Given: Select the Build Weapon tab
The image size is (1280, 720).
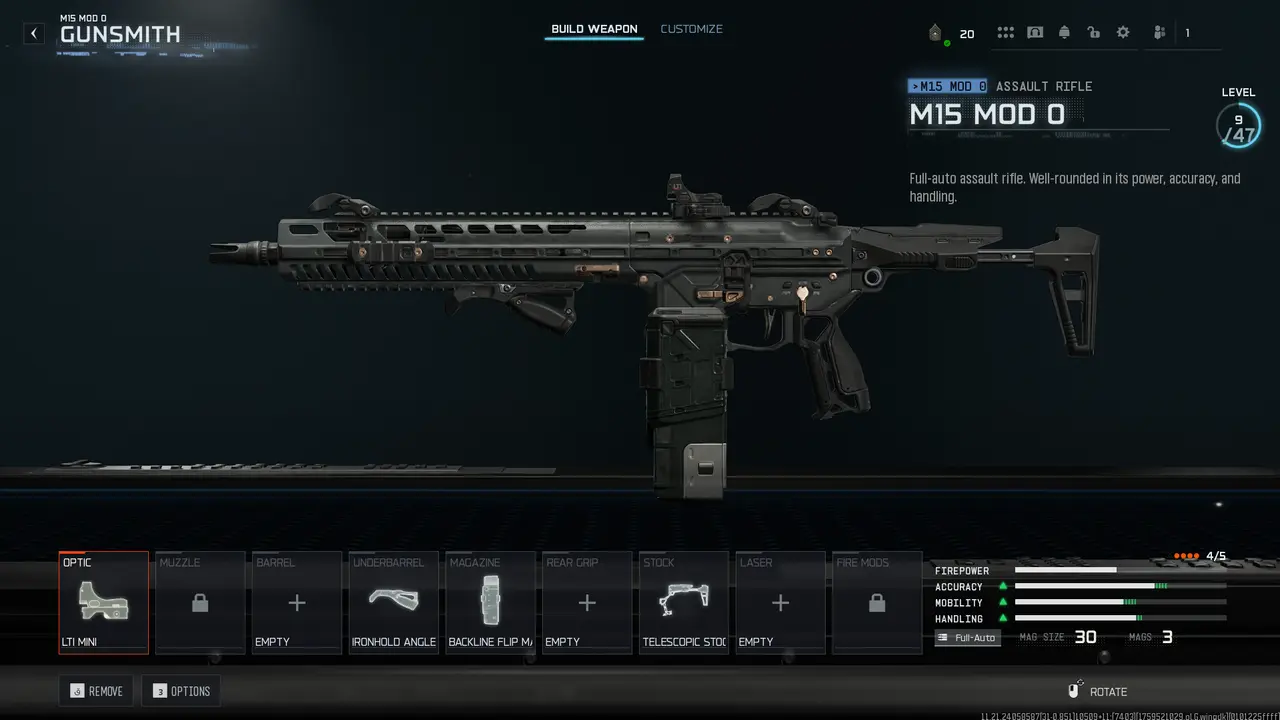Looking at the screenshot, I should point(594,29).
